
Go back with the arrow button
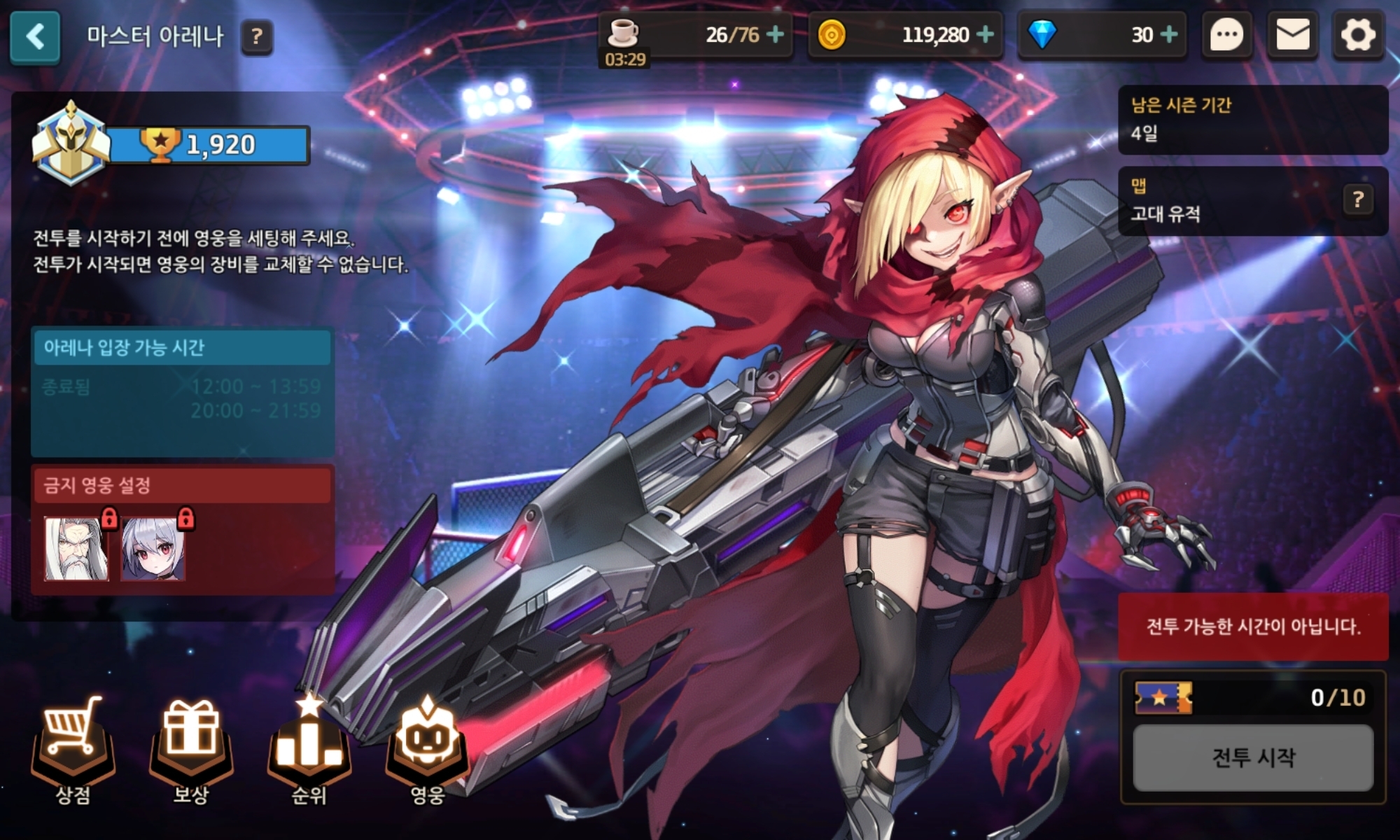(35, 36)
